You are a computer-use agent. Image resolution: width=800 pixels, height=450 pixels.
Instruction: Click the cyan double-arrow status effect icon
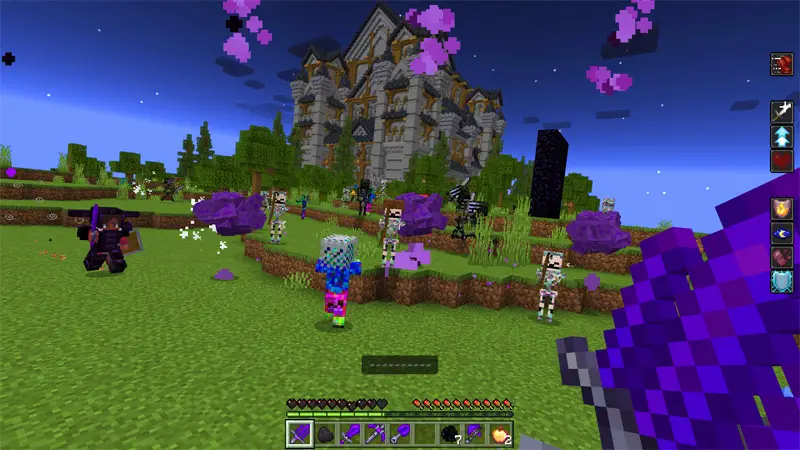[x=781, y=136]
